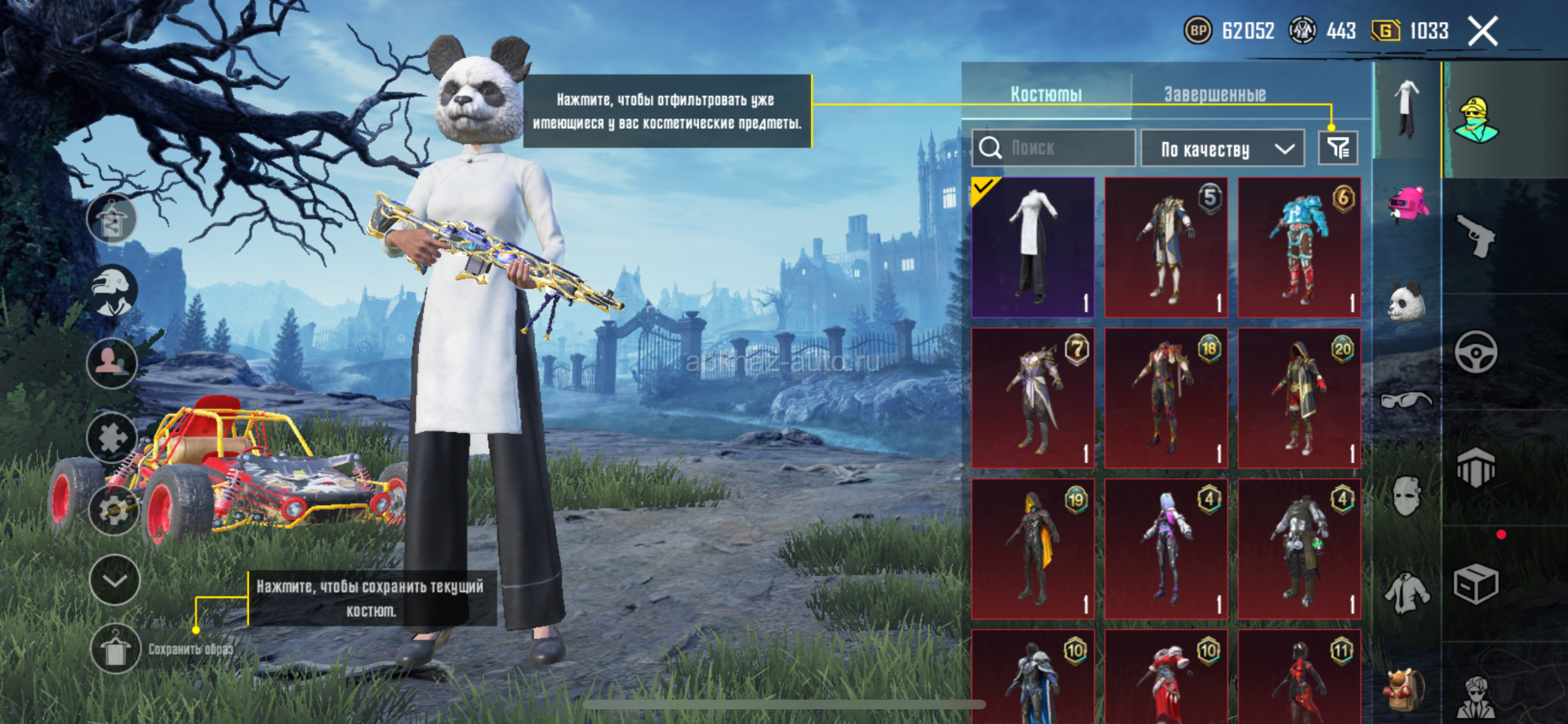Click the Поиск search field
Image resolution: width=1568 pixels, height=724 pixels.
tap(1053, 148)
